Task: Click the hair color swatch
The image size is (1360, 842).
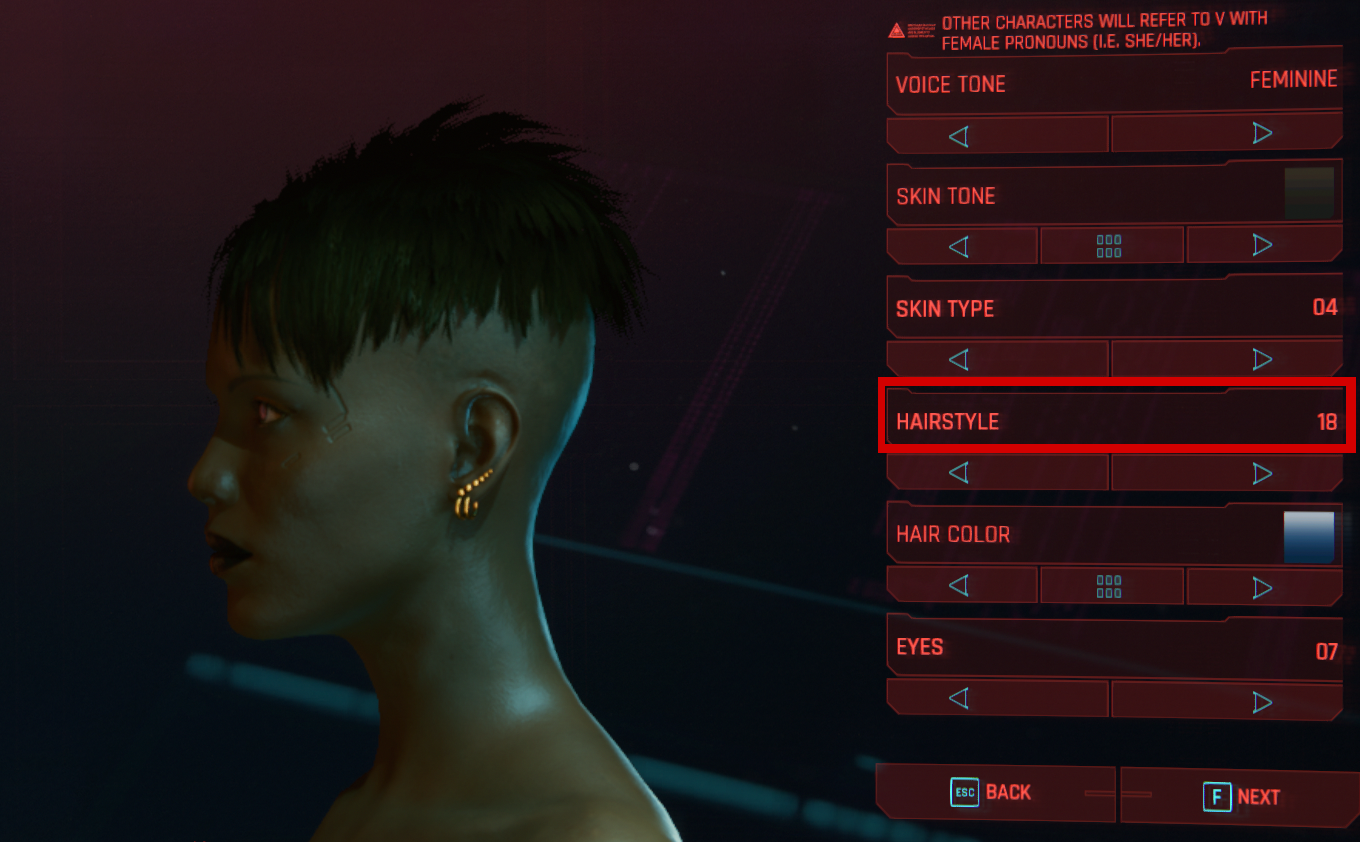Action: tap(1309, 537)
